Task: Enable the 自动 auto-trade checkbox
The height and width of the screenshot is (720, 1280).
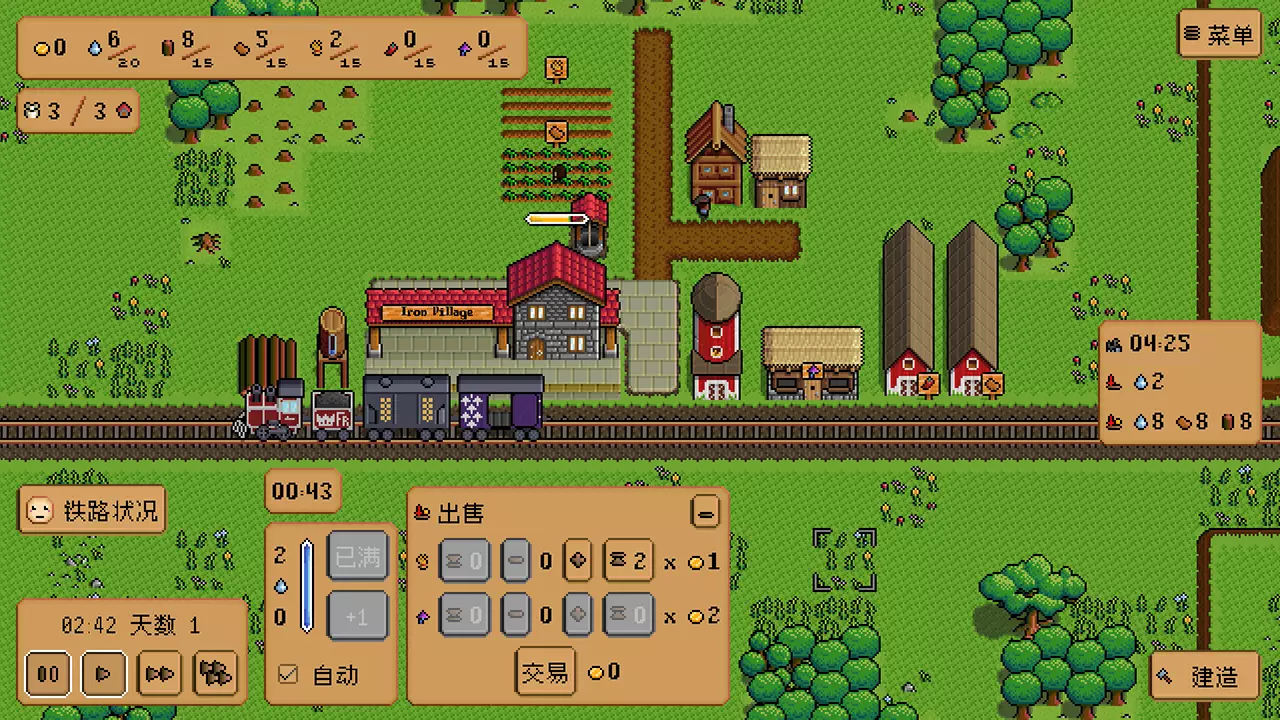Action: [x=287, y=675]
